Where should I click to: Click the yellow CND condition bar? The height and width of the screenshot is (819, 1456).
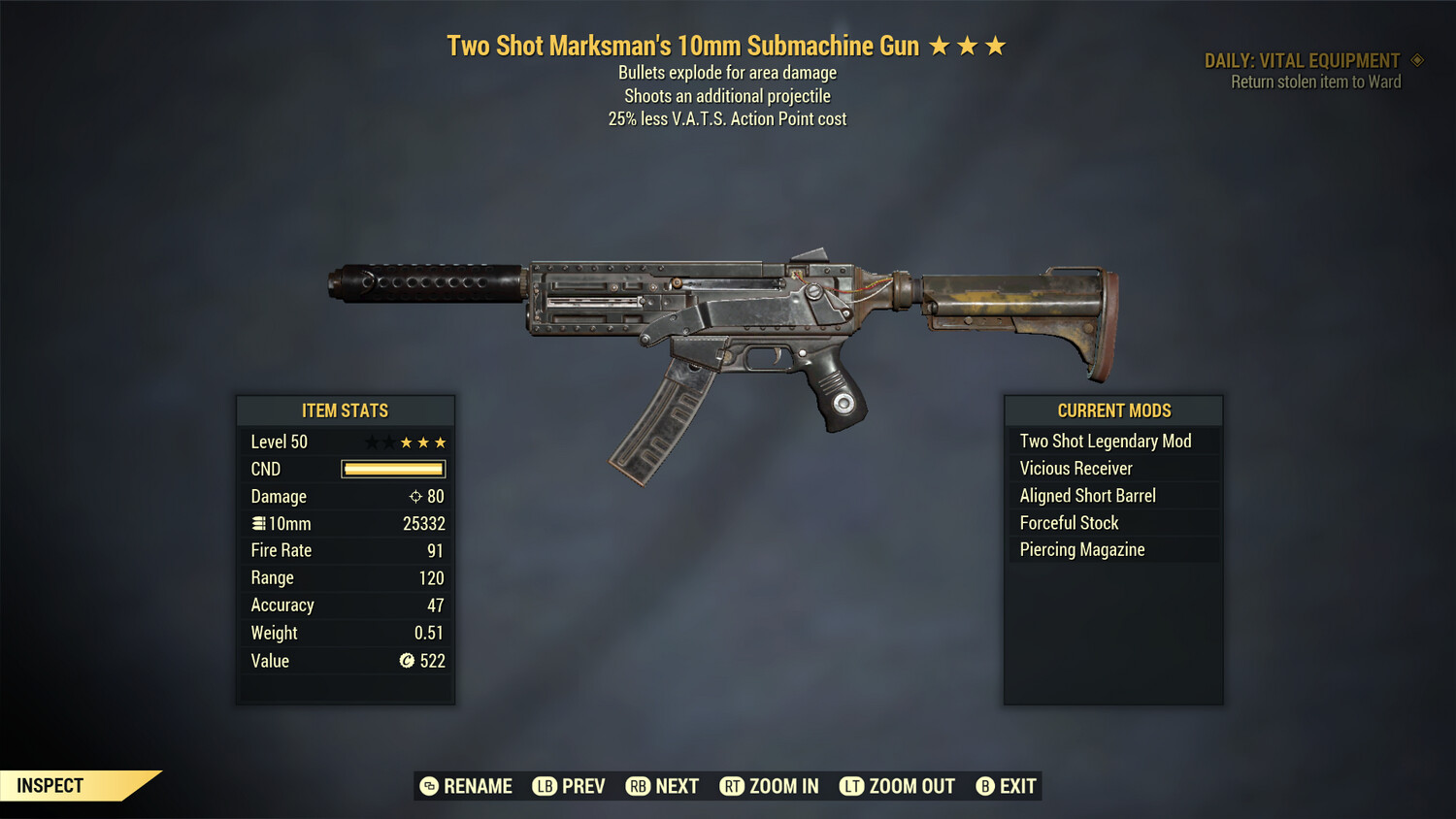point(392,469)
